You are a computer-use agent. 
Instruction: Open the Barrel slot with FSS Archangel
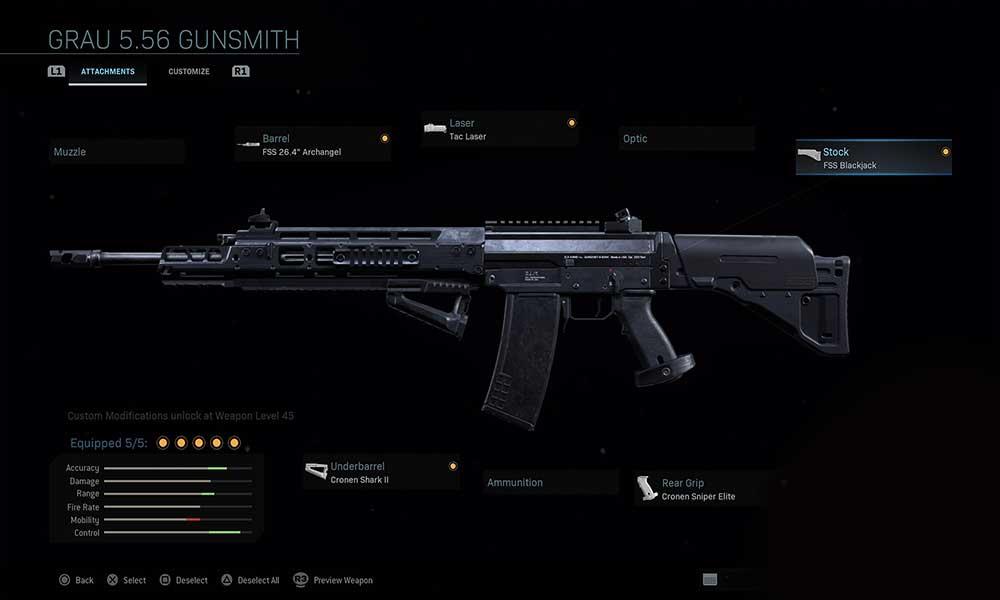[x=312, y=144]
